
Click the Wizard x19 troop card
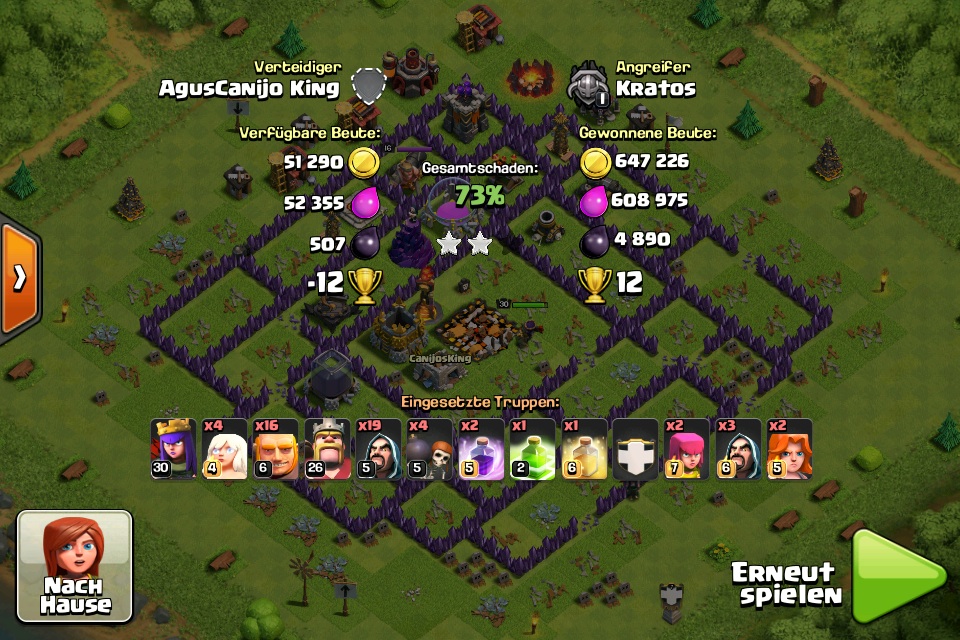point(379,448)
